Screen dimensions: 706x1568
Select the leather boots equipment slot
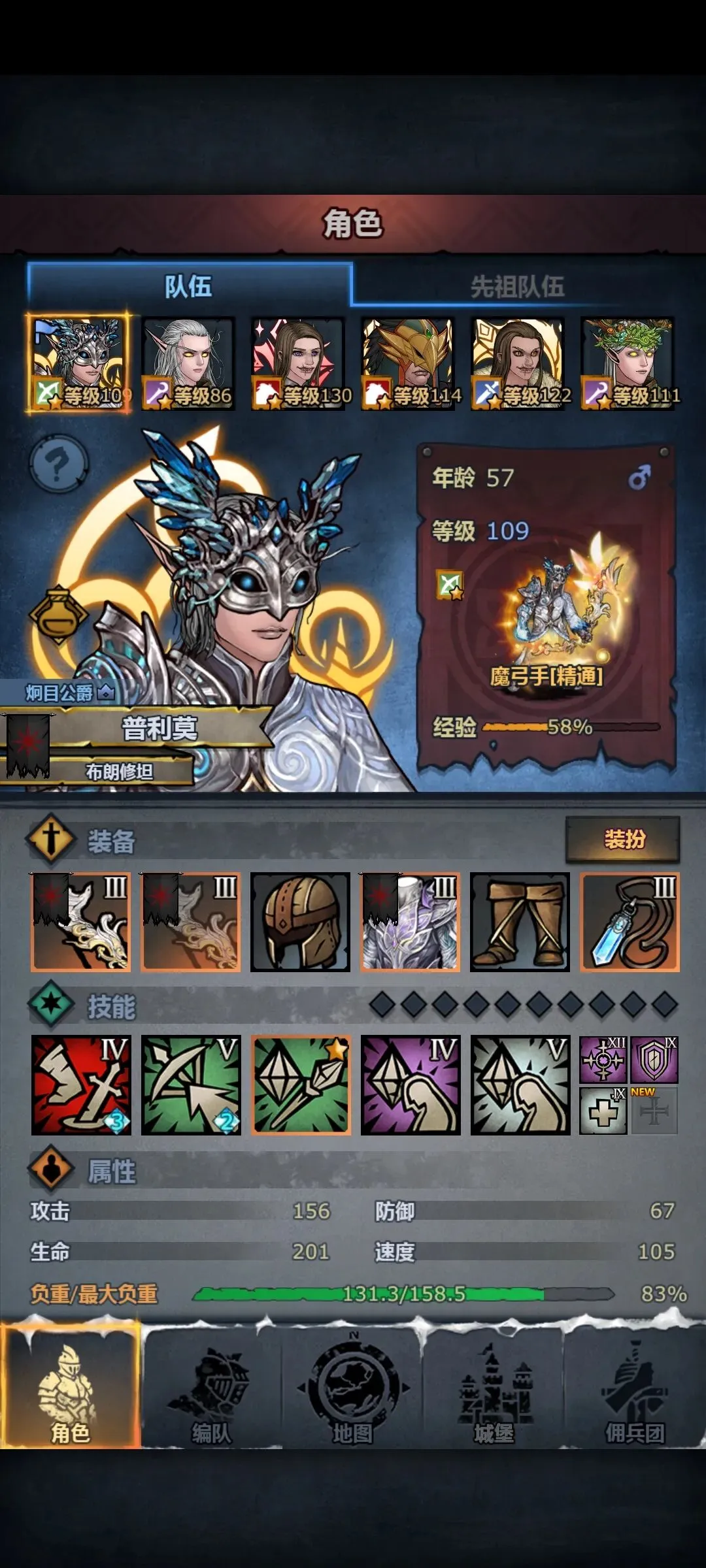coord(520,922)
